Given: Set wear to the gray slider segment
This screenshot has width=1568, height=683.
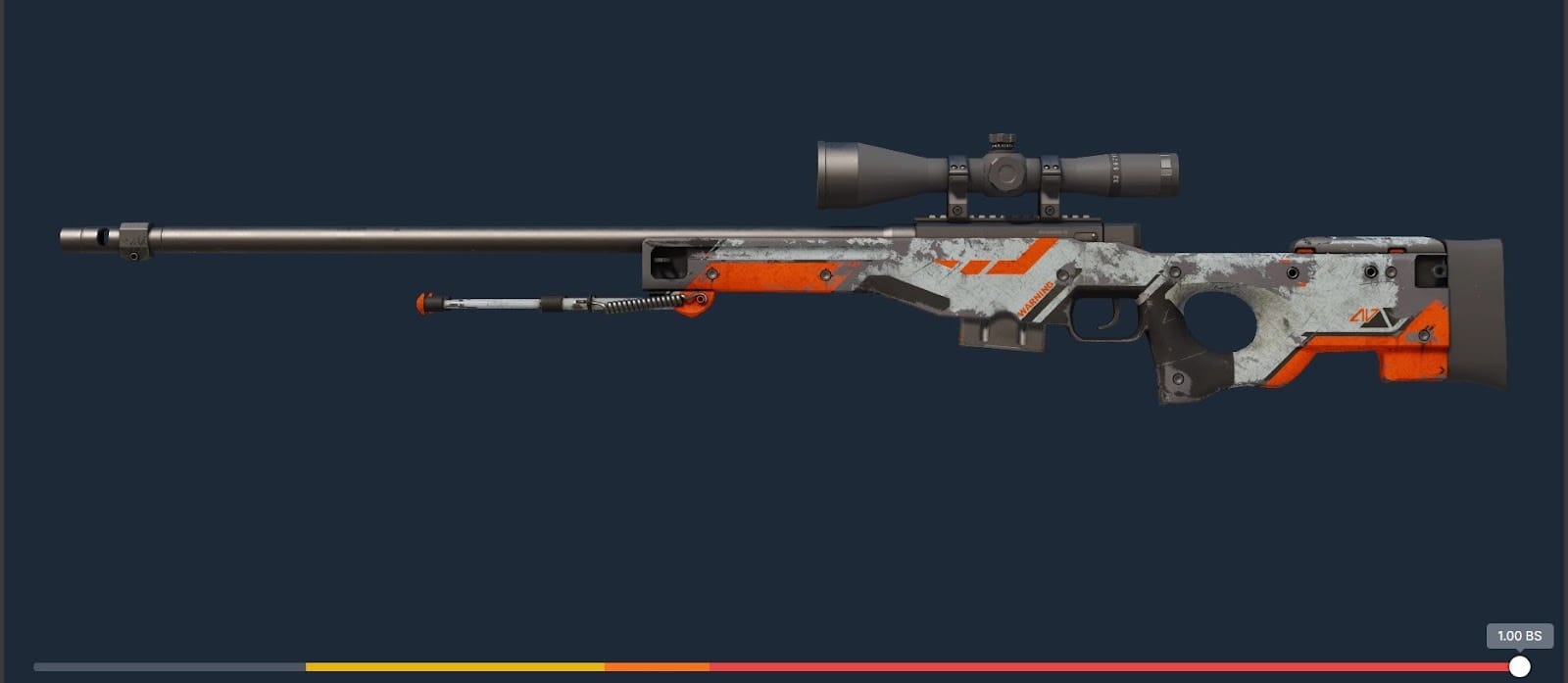Looking at the screenshot, I should (170, 666).
